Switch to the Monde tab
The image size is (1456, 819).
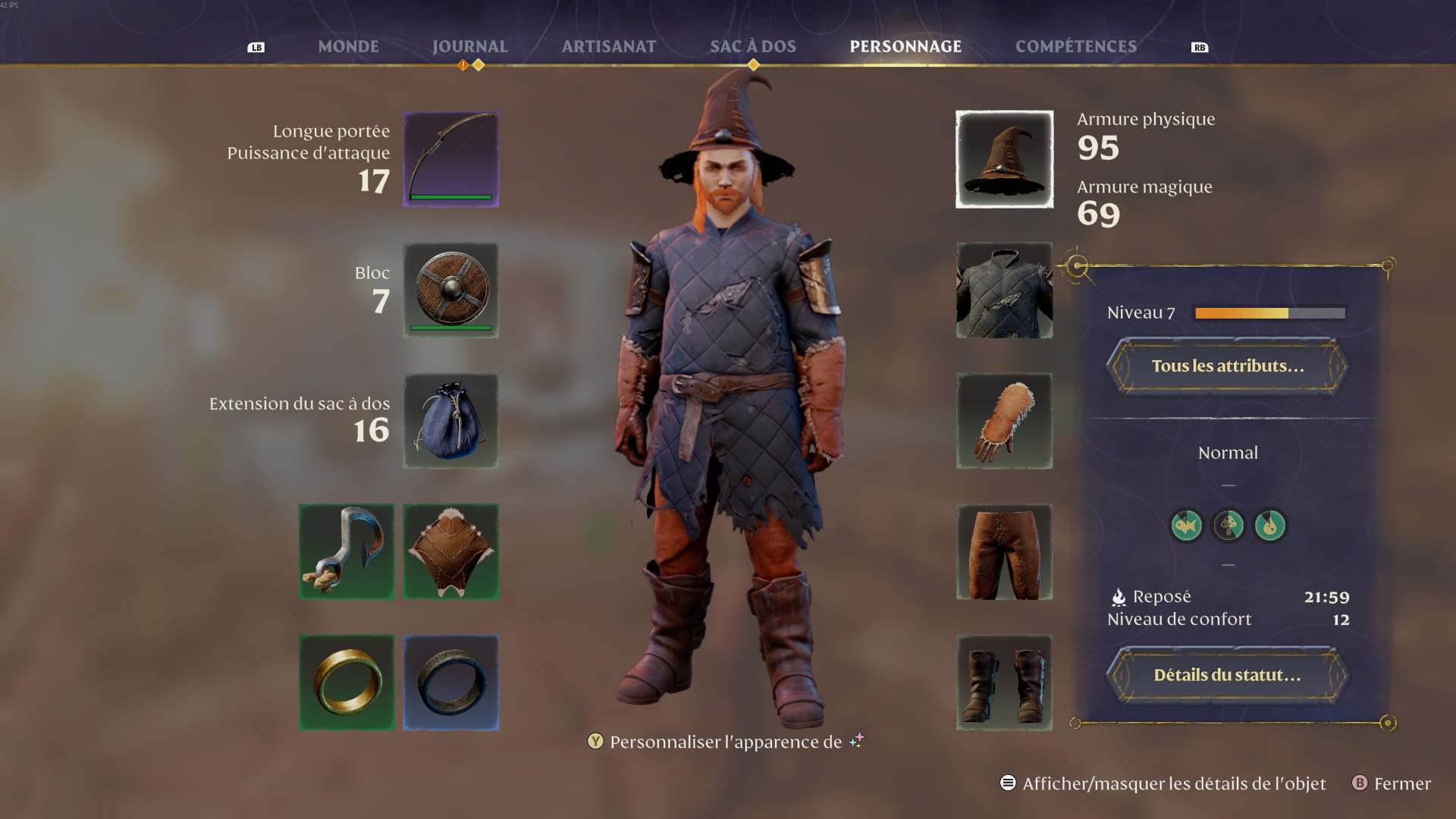[348, 46]
